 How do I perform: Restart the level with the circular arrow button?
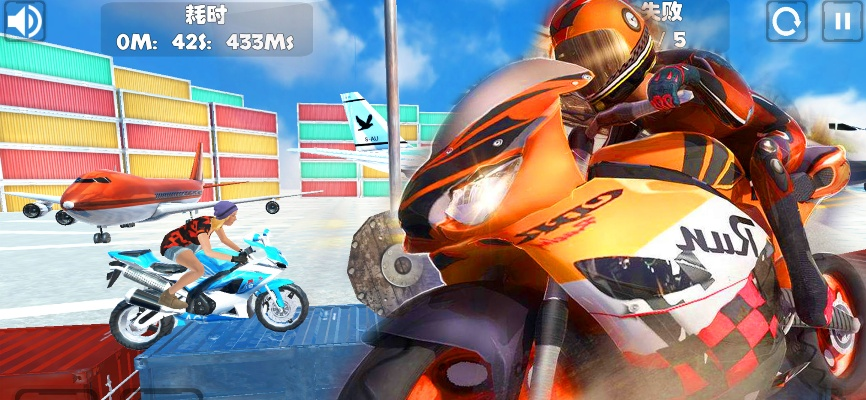(x=787, y=21)
